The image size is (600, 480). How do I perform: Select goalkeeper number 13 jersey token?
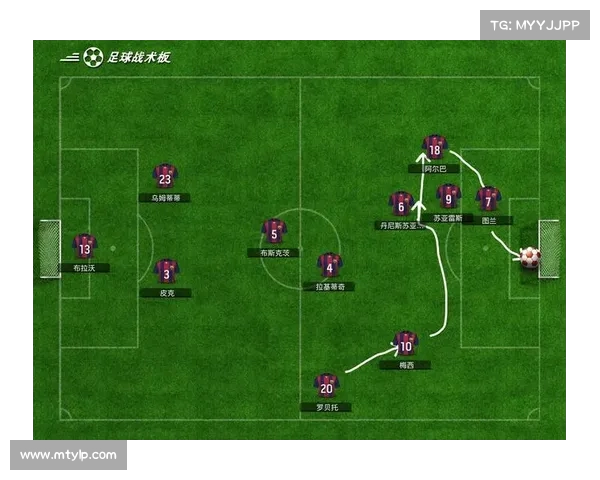(84, 247)
